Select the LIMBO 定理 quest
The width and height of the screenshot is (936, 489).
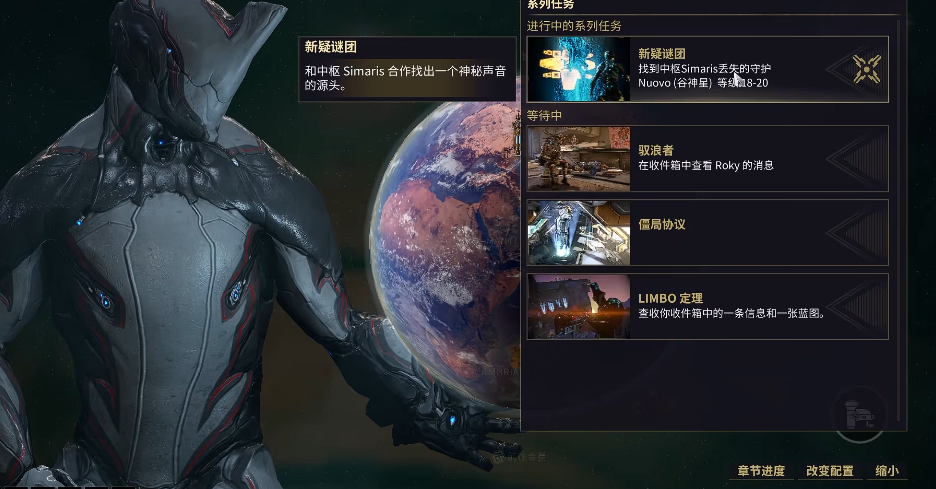point(706,306)
